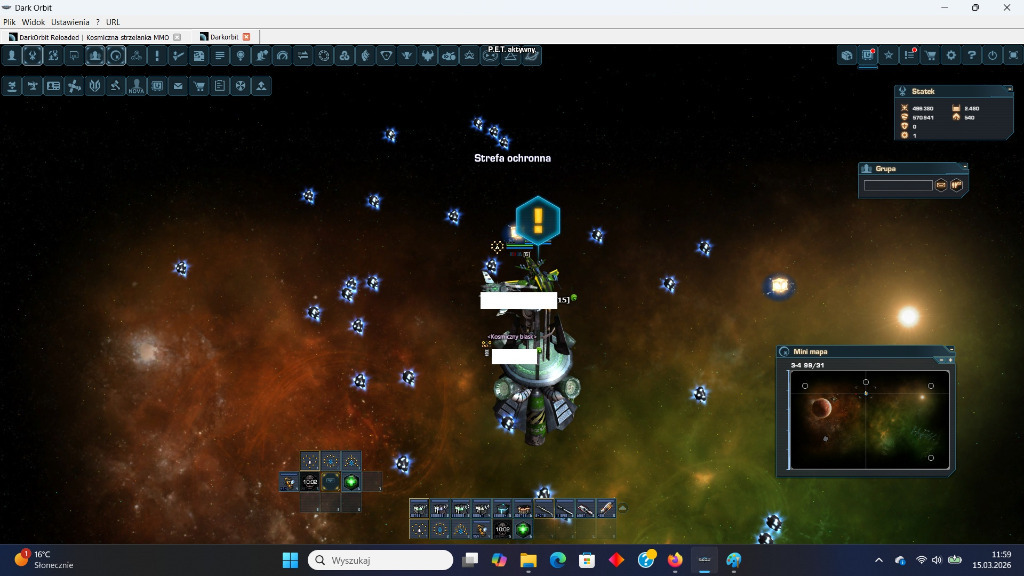Toggle fullscreen with the frame icon

(1012, 56)
